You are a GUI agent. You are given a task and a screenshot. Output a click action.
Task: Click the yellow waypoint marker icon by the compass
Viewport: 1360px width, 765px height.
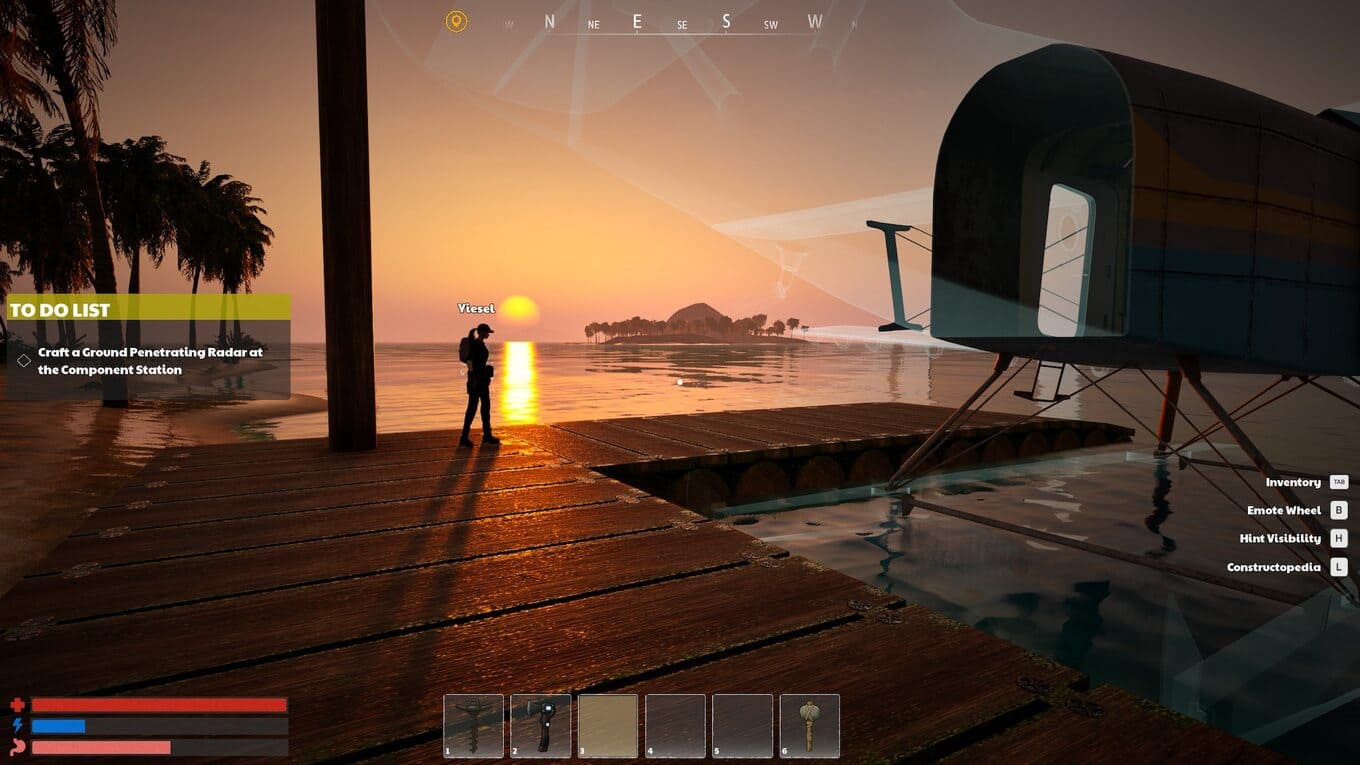click(456, 21)
